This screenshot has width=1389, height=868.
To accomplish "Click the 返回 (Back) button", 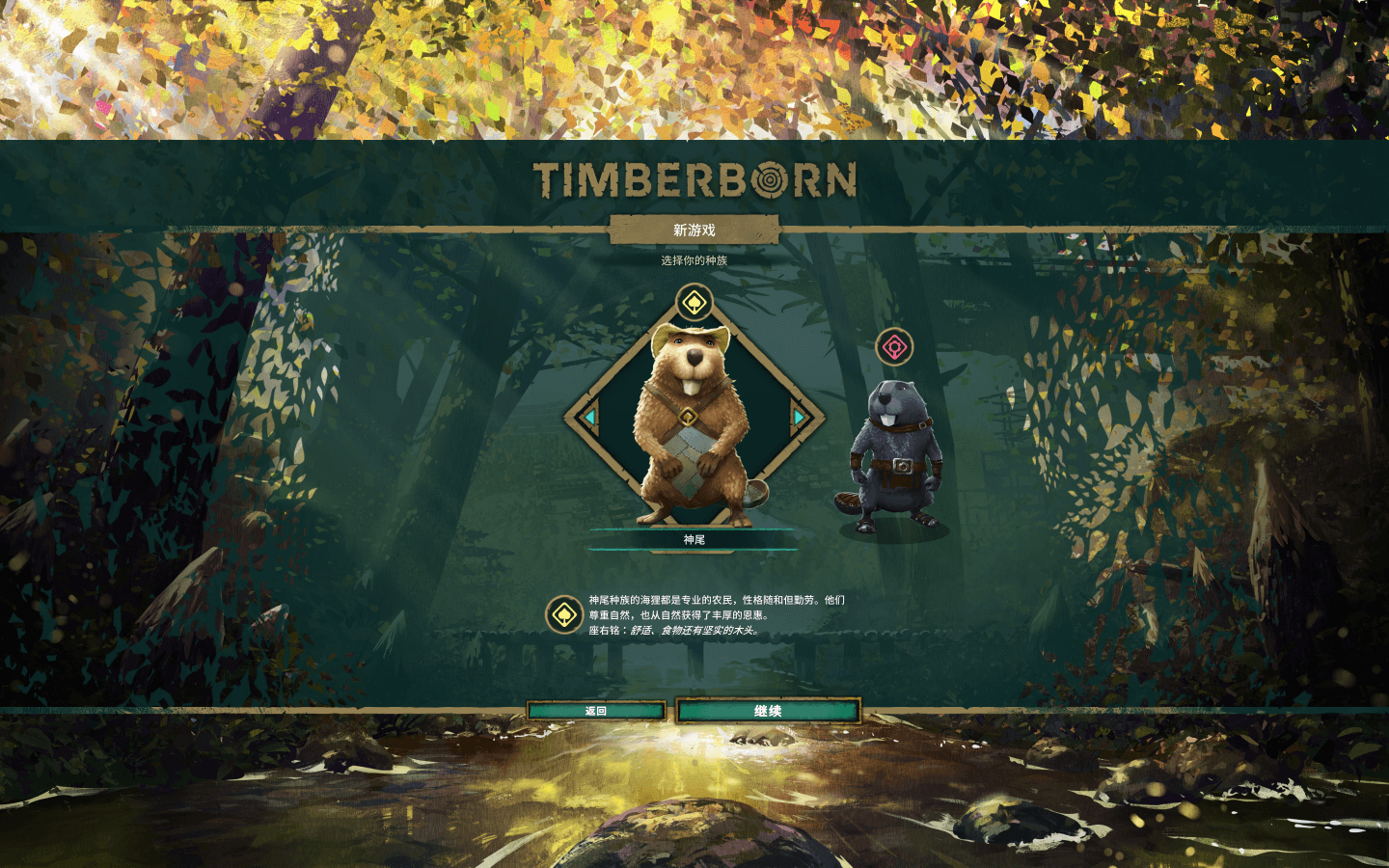I will coord(595,710).
